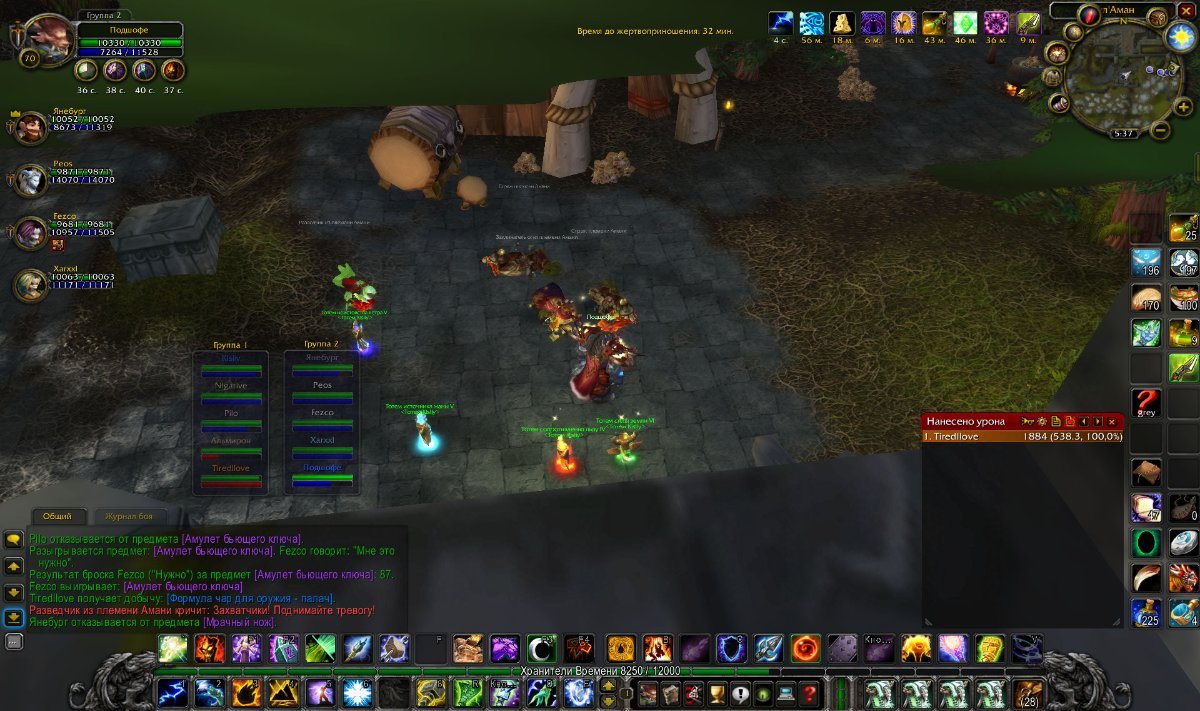Open the bag showing 28 free slots
This screenshot has height=711, width=1200.
click(x=1026, y=692)
